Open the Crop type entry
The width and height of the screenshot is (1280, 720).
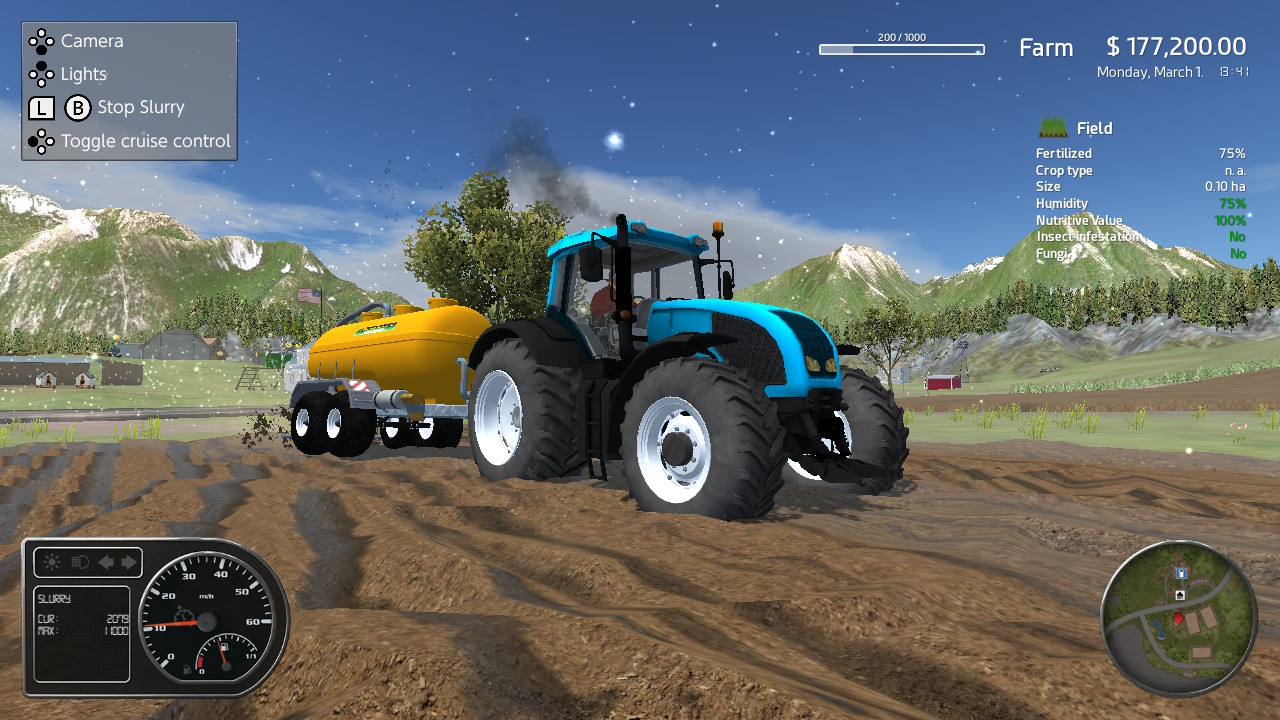point(1064,170)
